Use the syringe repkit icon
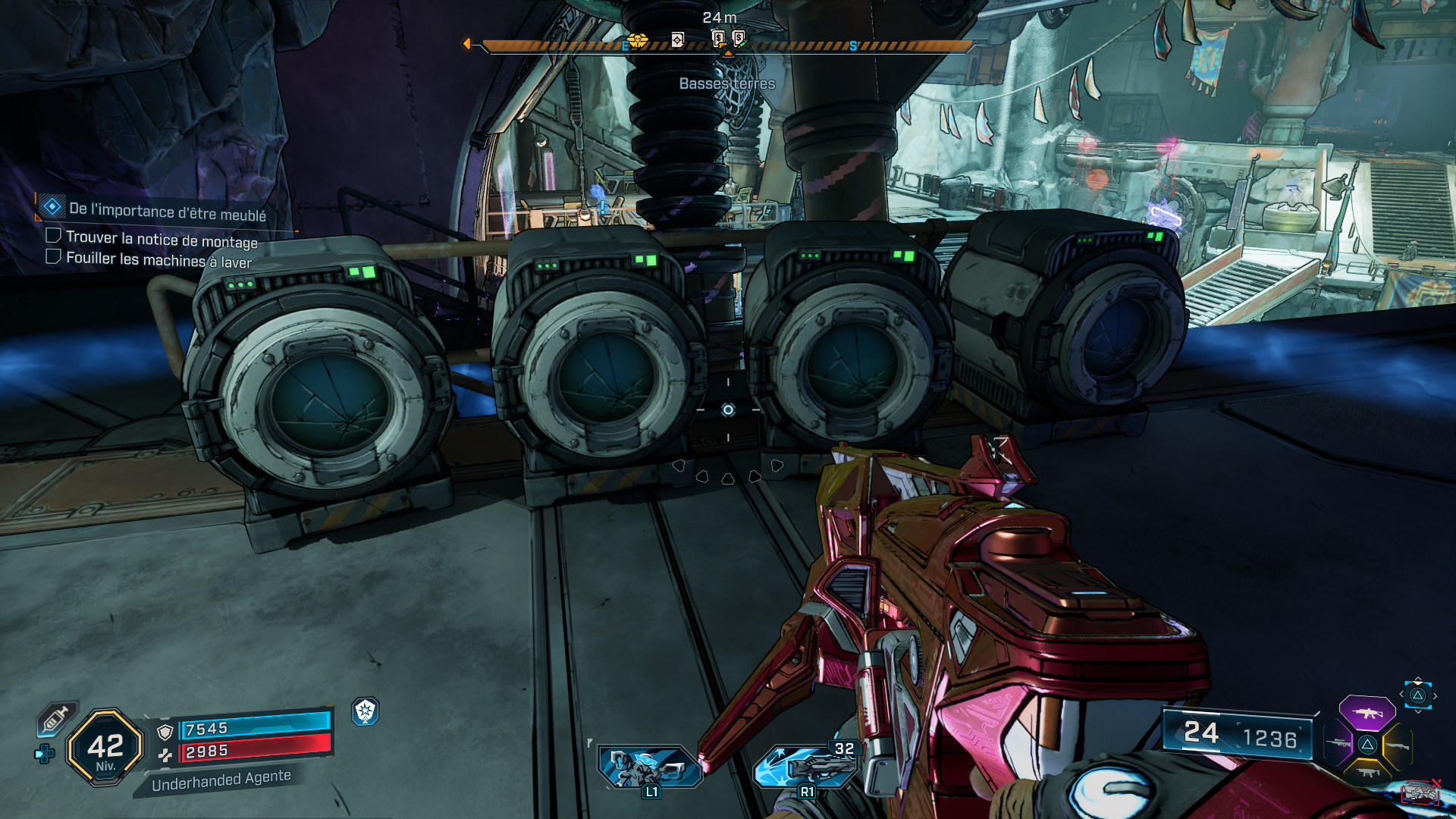 coord(57,718)
